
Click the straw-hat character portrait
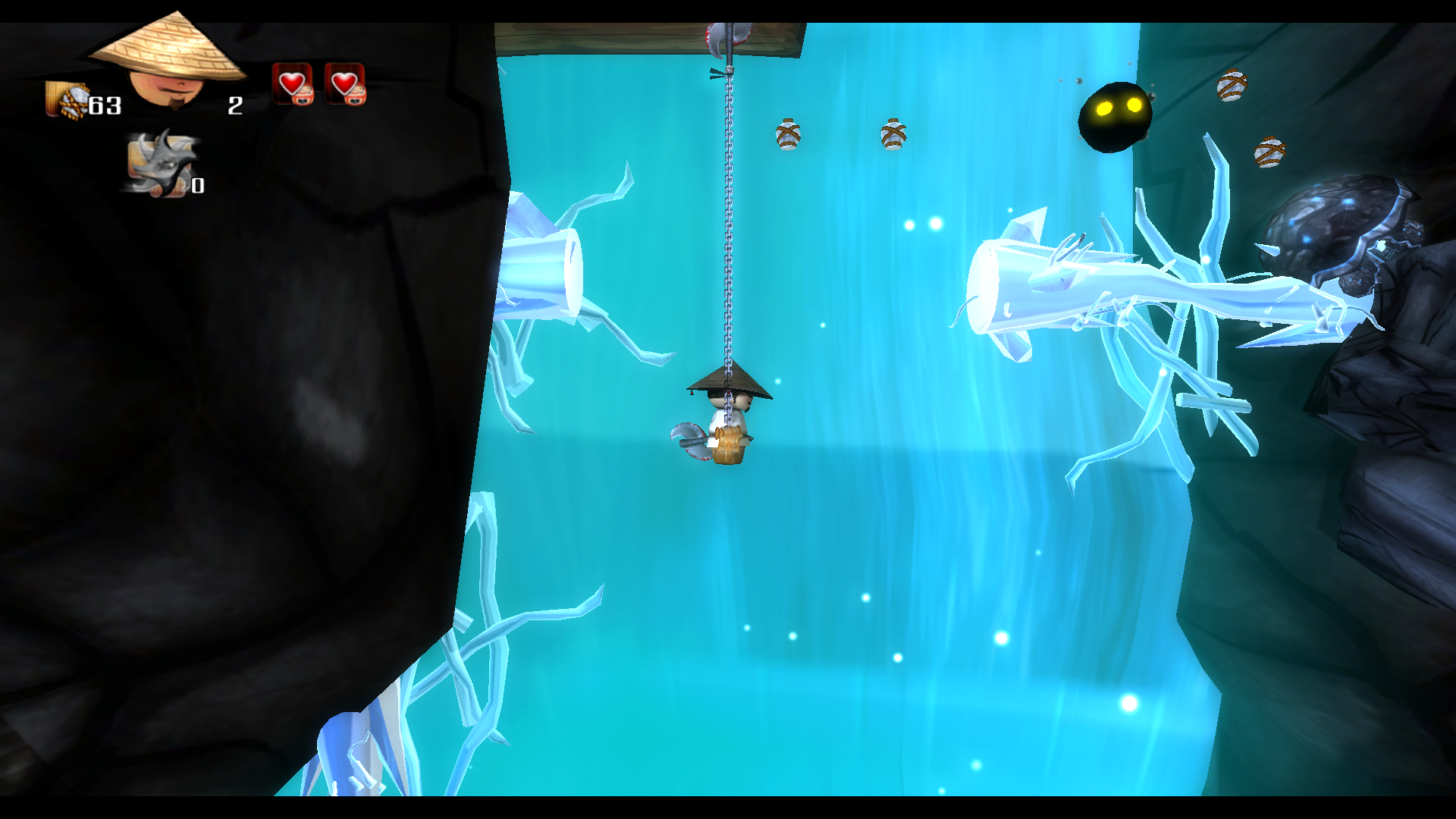168,62
